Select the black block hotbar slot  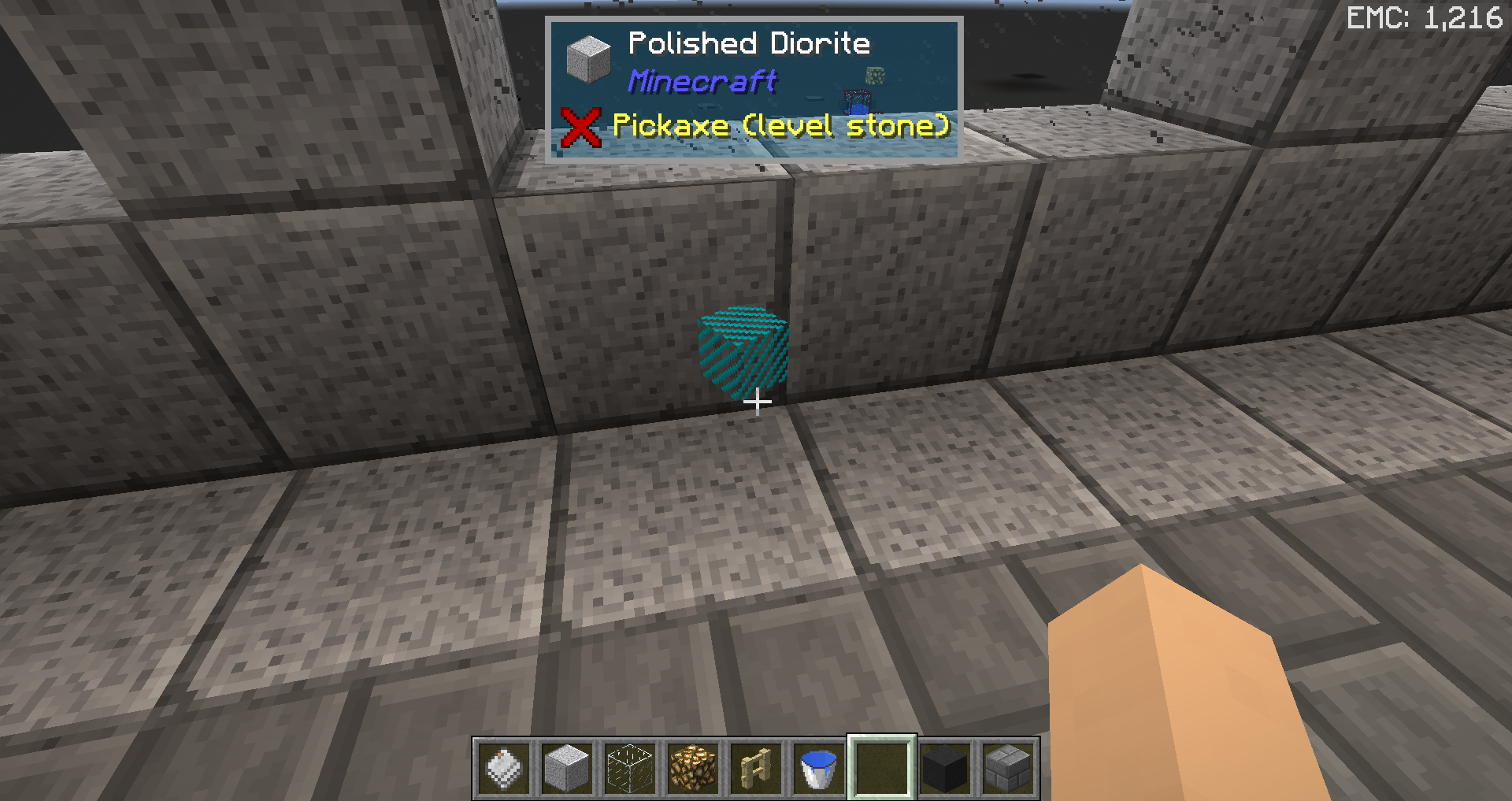945,768
